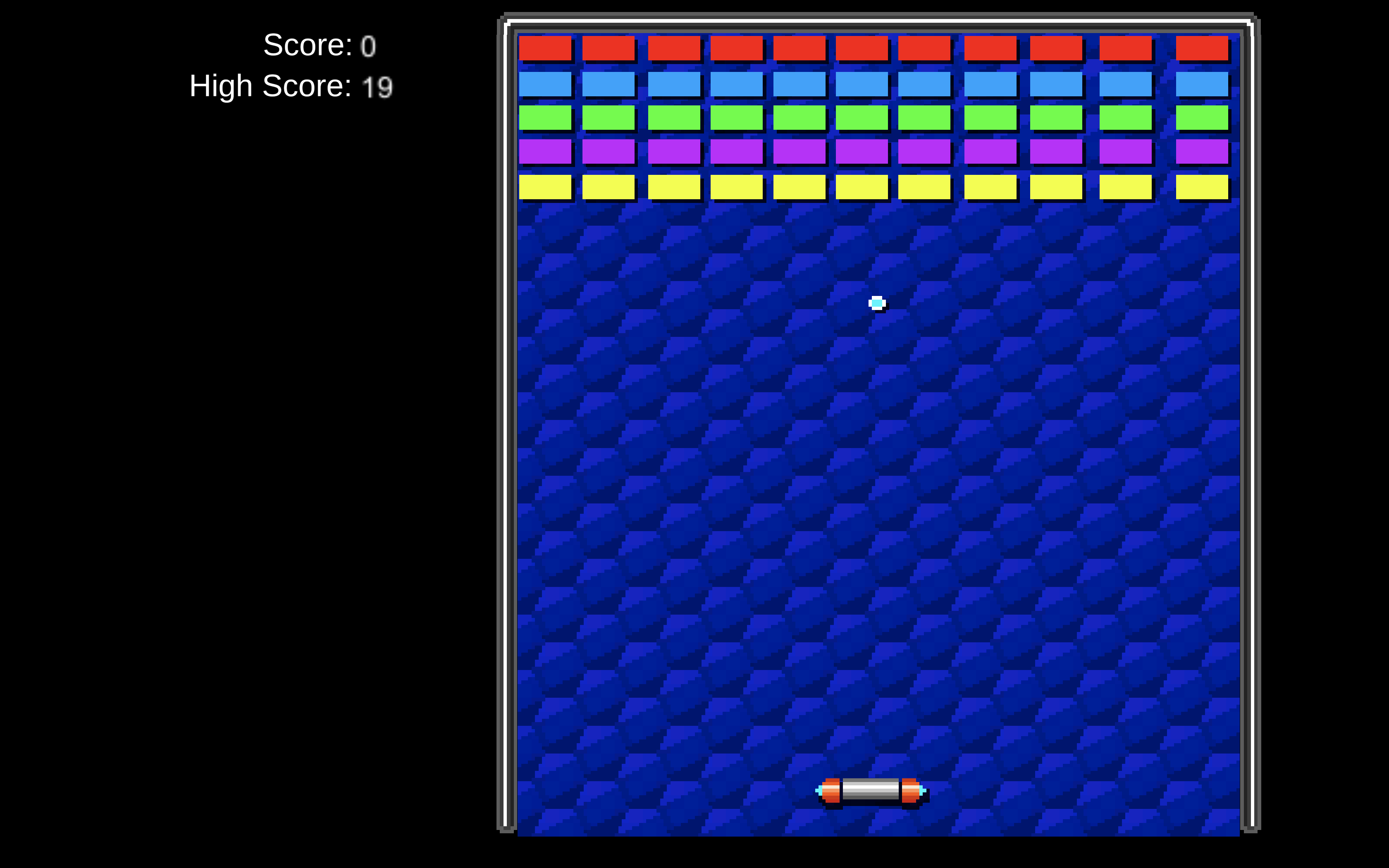
Task: Click the gap between yellow and purple rows
Action: 863,169
